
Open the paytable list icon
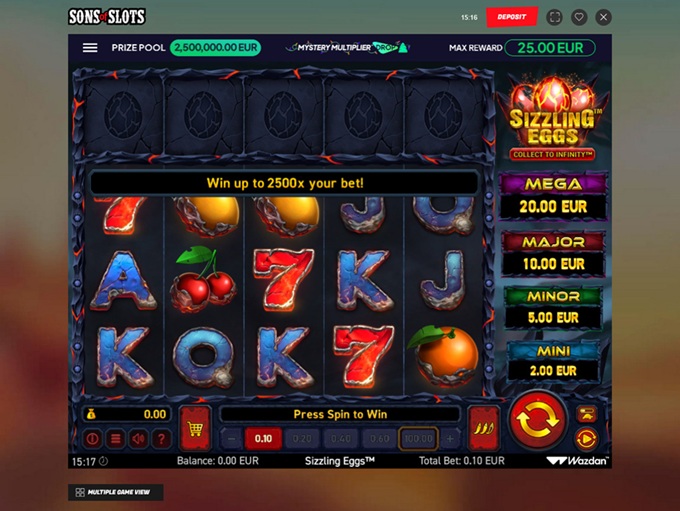click(115, 438)
